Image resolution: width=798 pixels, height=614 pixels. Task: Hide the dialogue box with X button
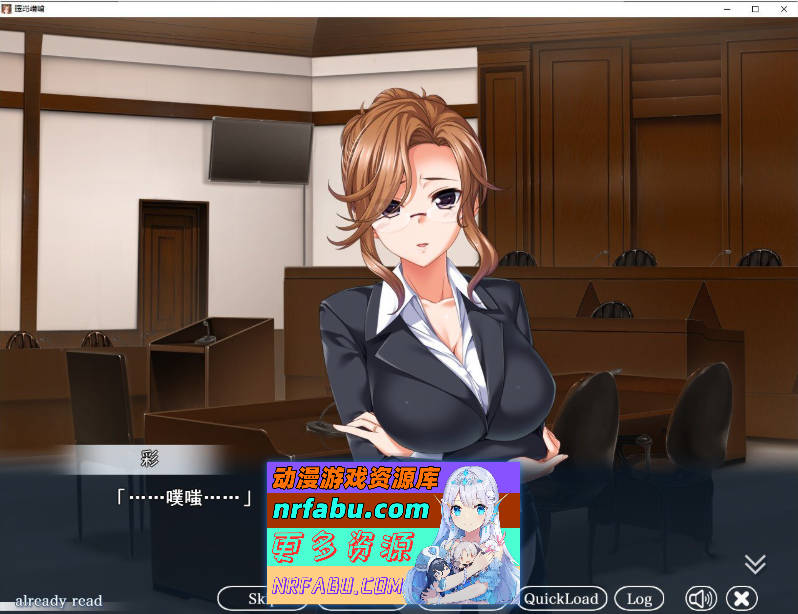(x=741, y=599)
